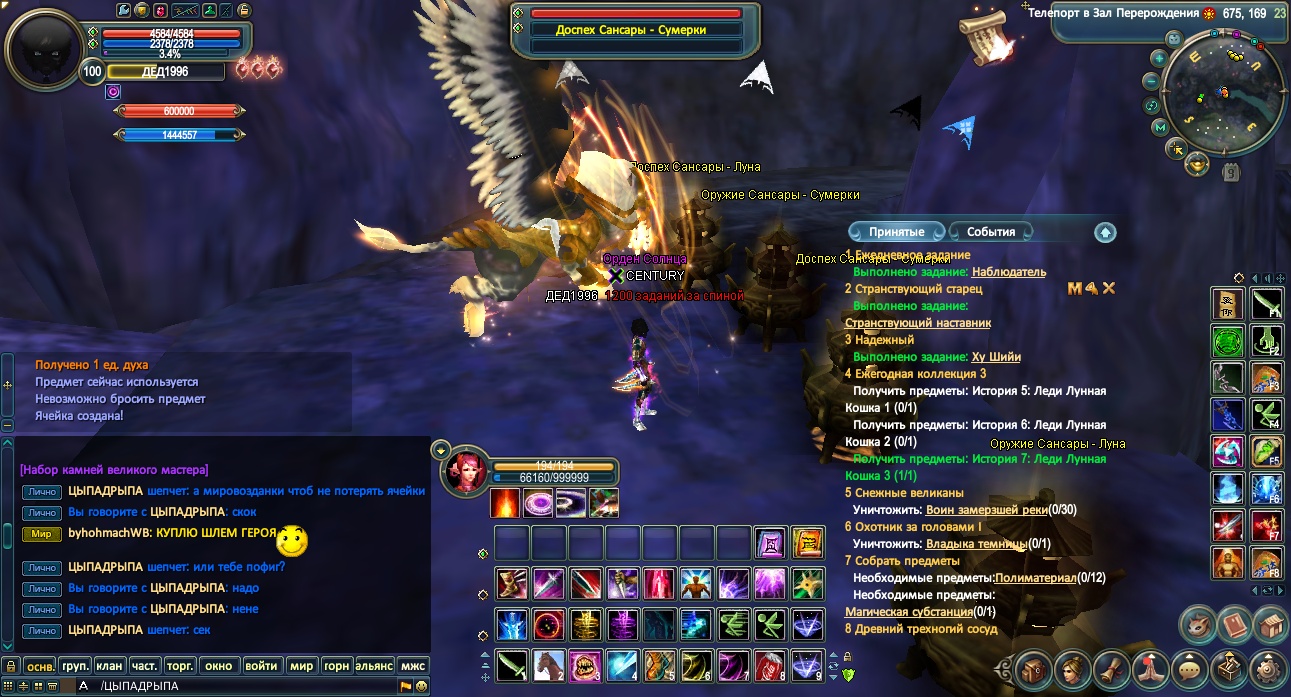Open the Владыка темницы quest link
The height and width of the screenshot is (697, 1291).
click(x=976, y=544)
